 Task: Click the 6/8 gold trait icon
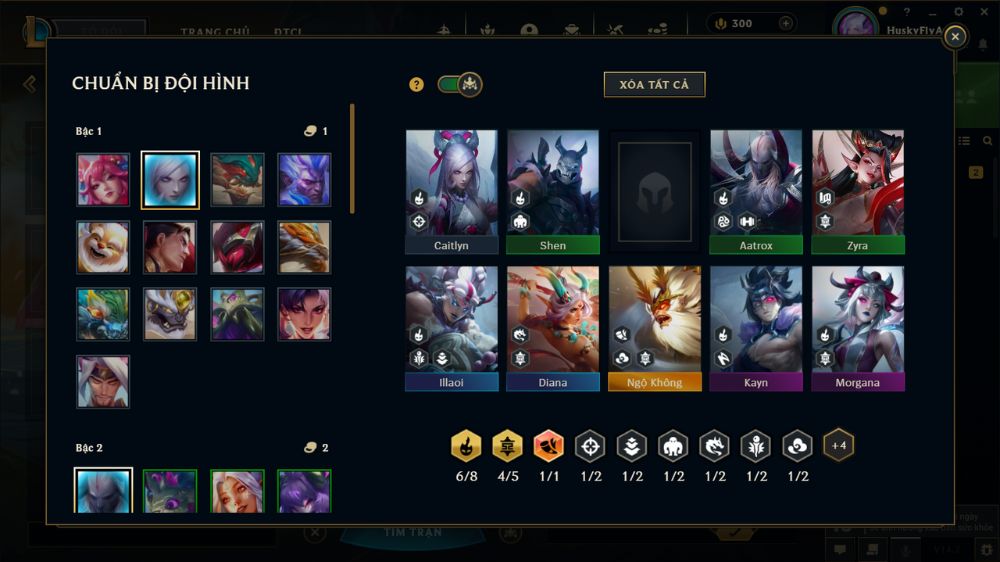pos(466,446)
